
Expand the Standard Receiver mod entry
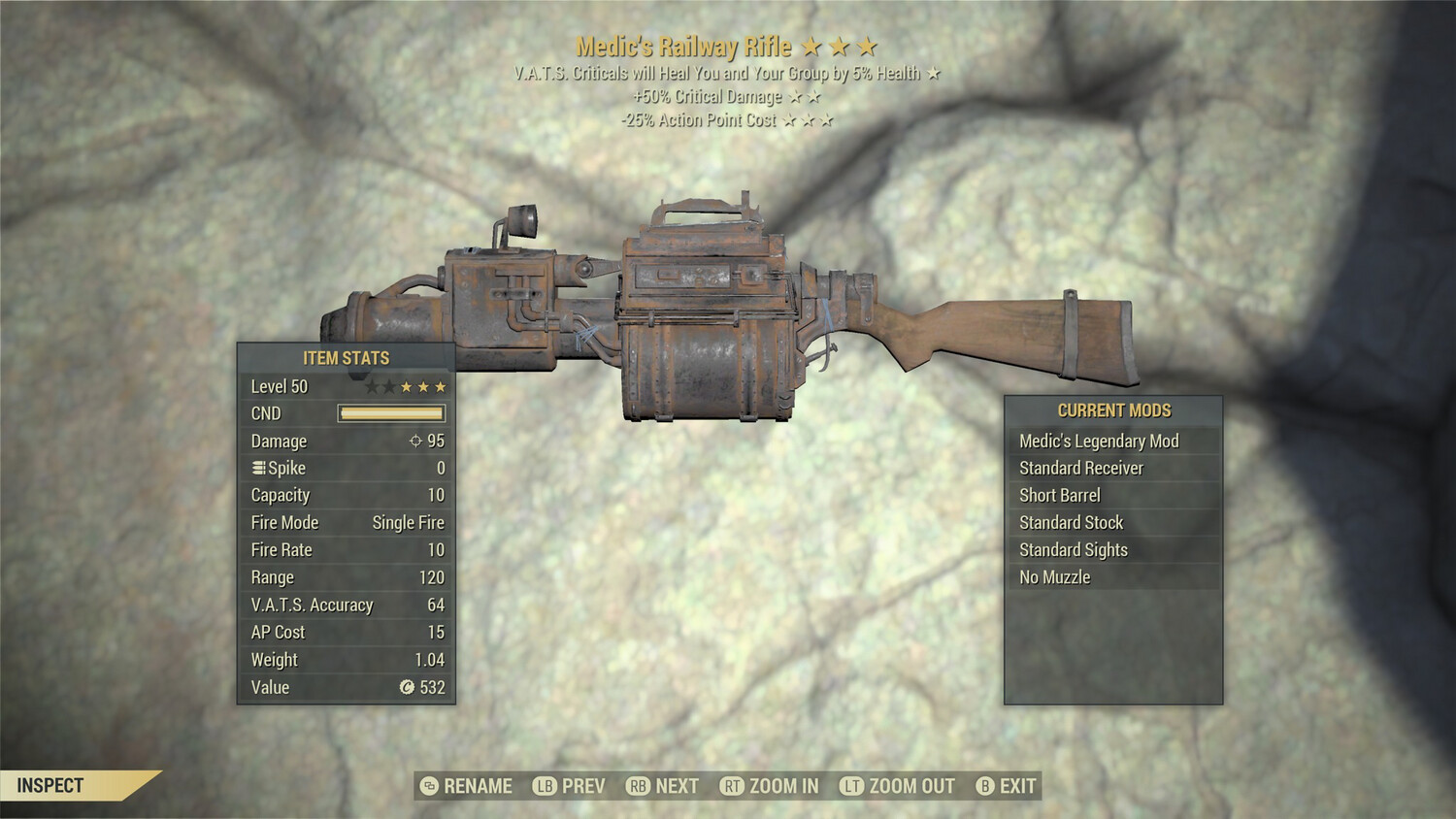[x=1080, y=468]
